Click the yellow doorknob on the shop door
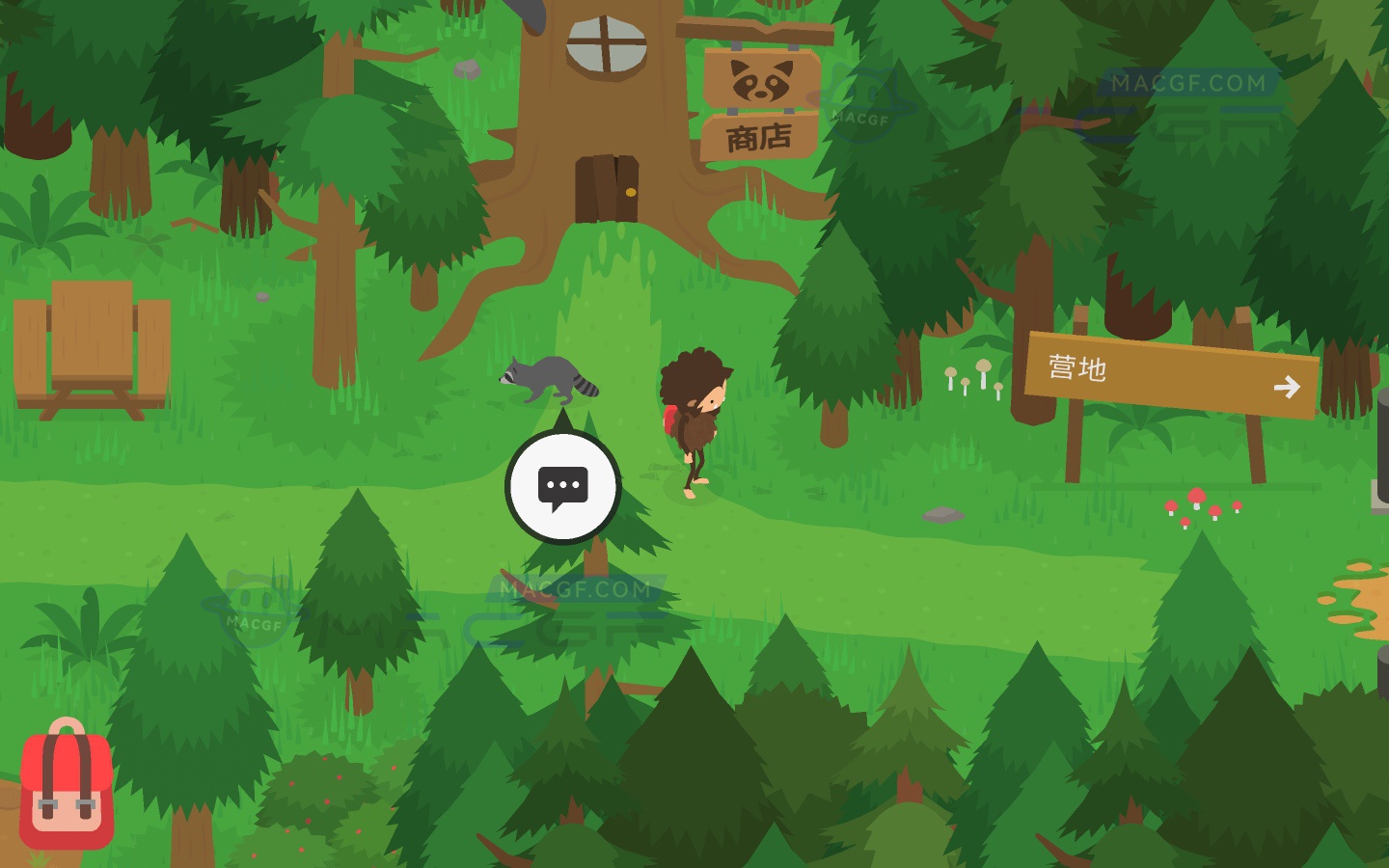The width and height of the screenshot is (1389, 868). pyautogui.click(x=631, y=192)
